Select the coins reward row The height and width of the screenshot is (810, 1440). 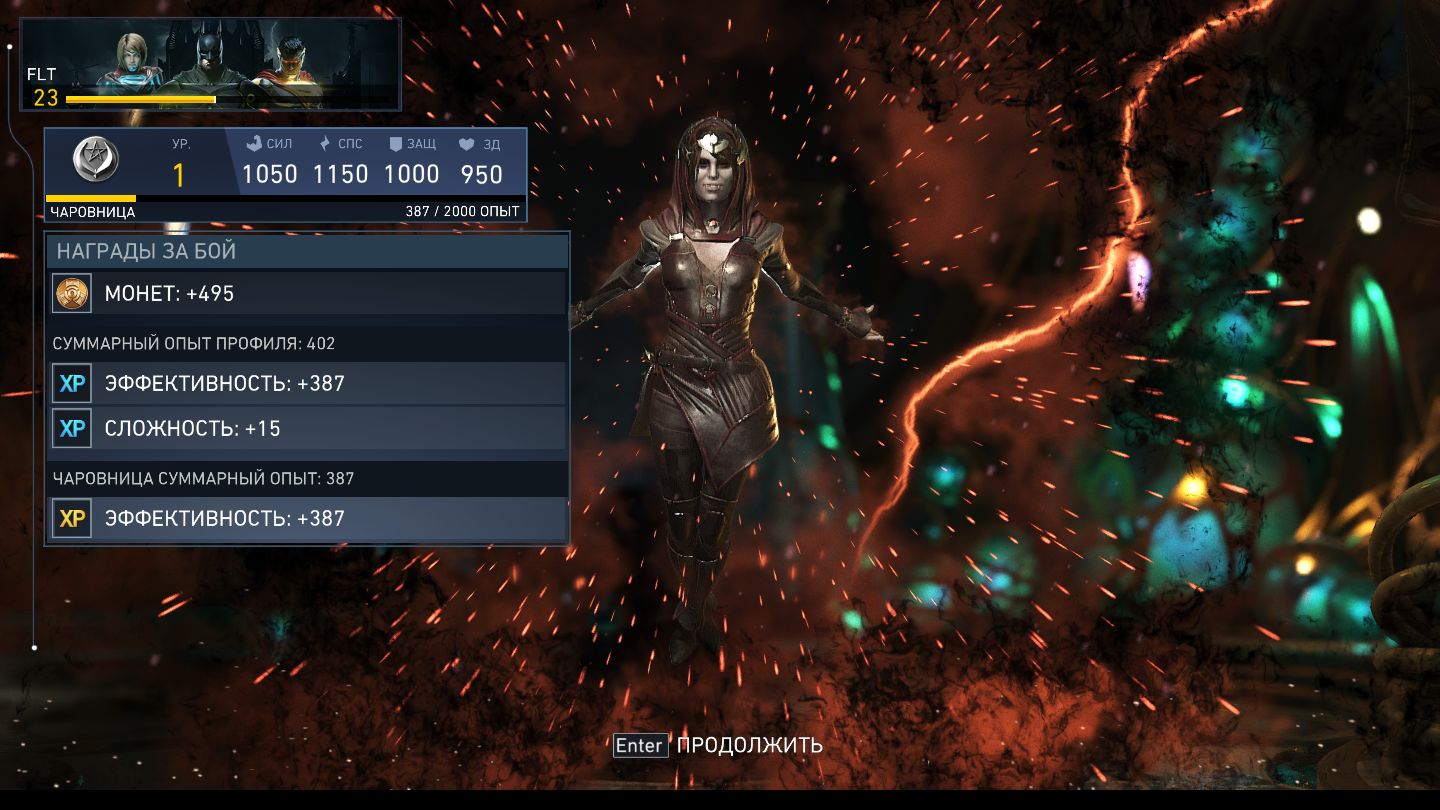[308, 293]
